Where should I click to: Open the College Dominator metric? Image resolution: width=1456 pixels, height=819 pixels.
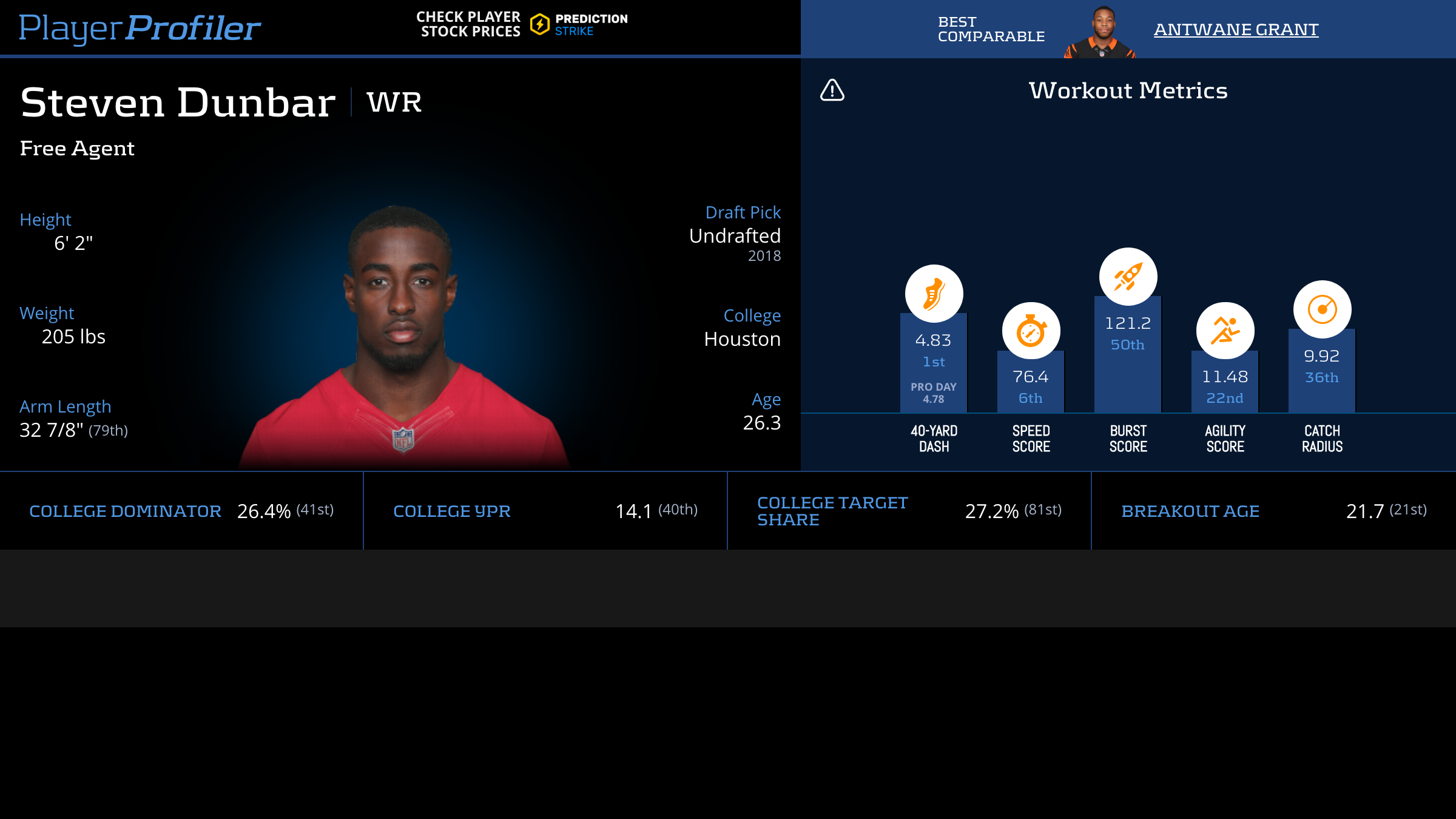pyautogui.click(x=125, y=511)
